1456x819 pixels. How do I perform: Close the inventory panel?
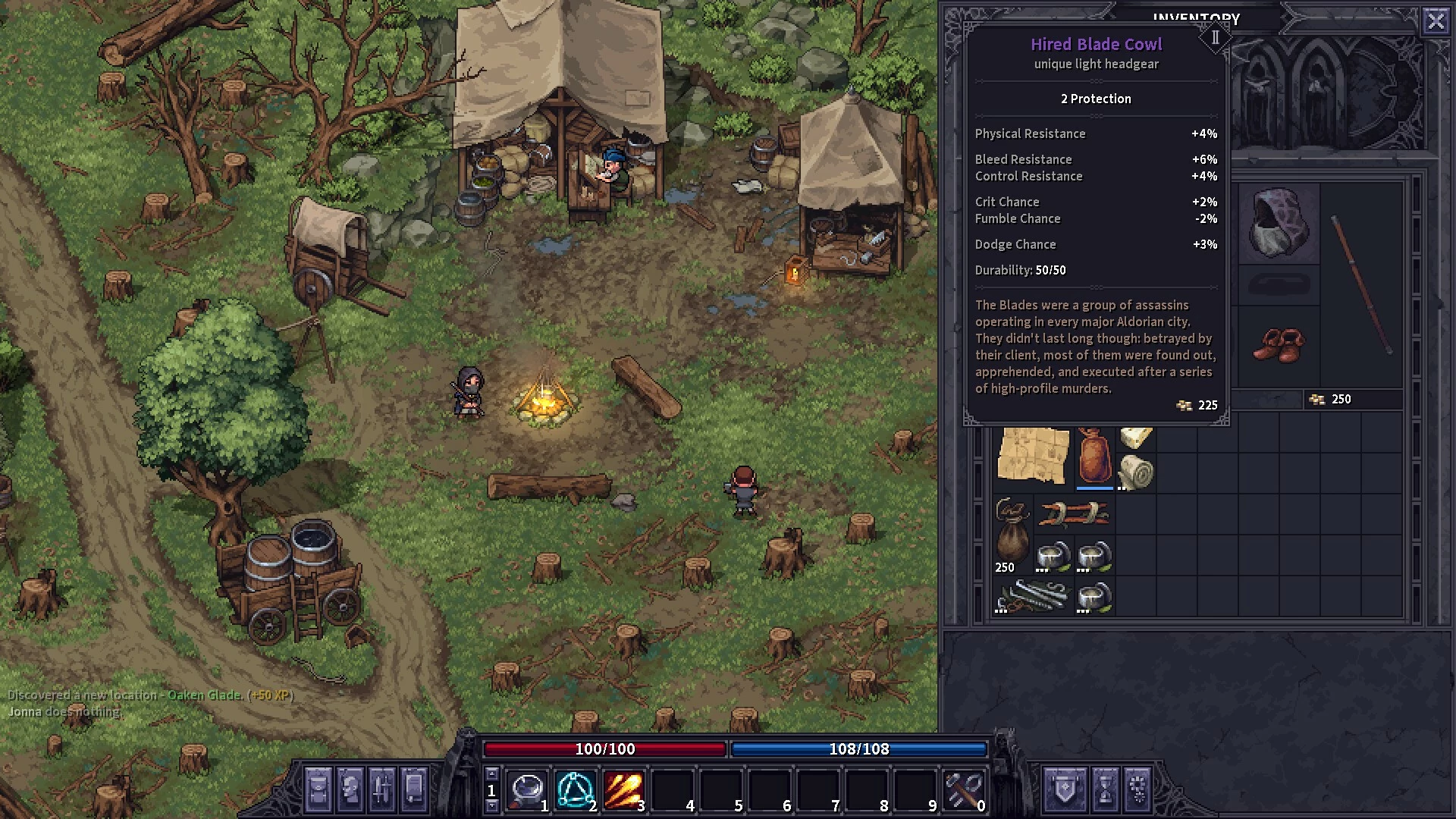(1436, 21)
